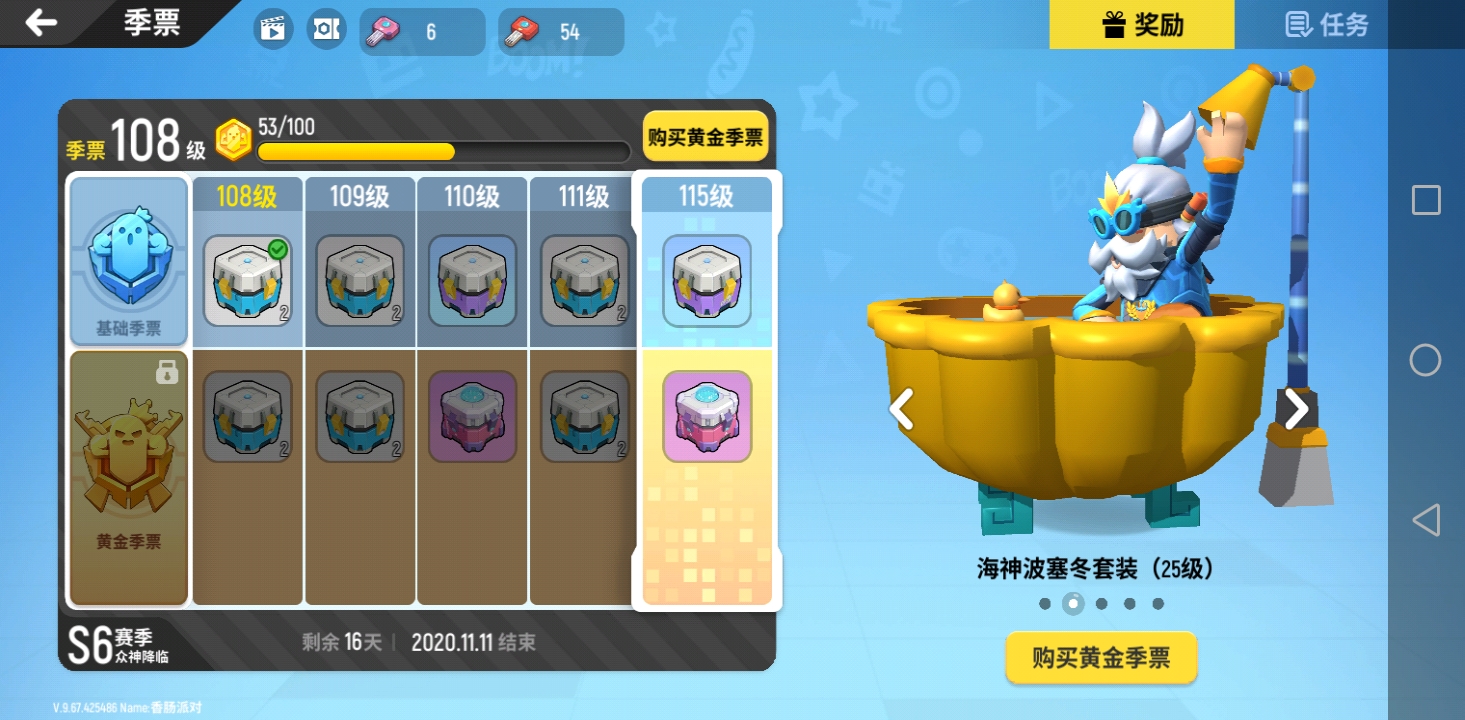Switch to the 奖励 tab

click(1142, 24)
